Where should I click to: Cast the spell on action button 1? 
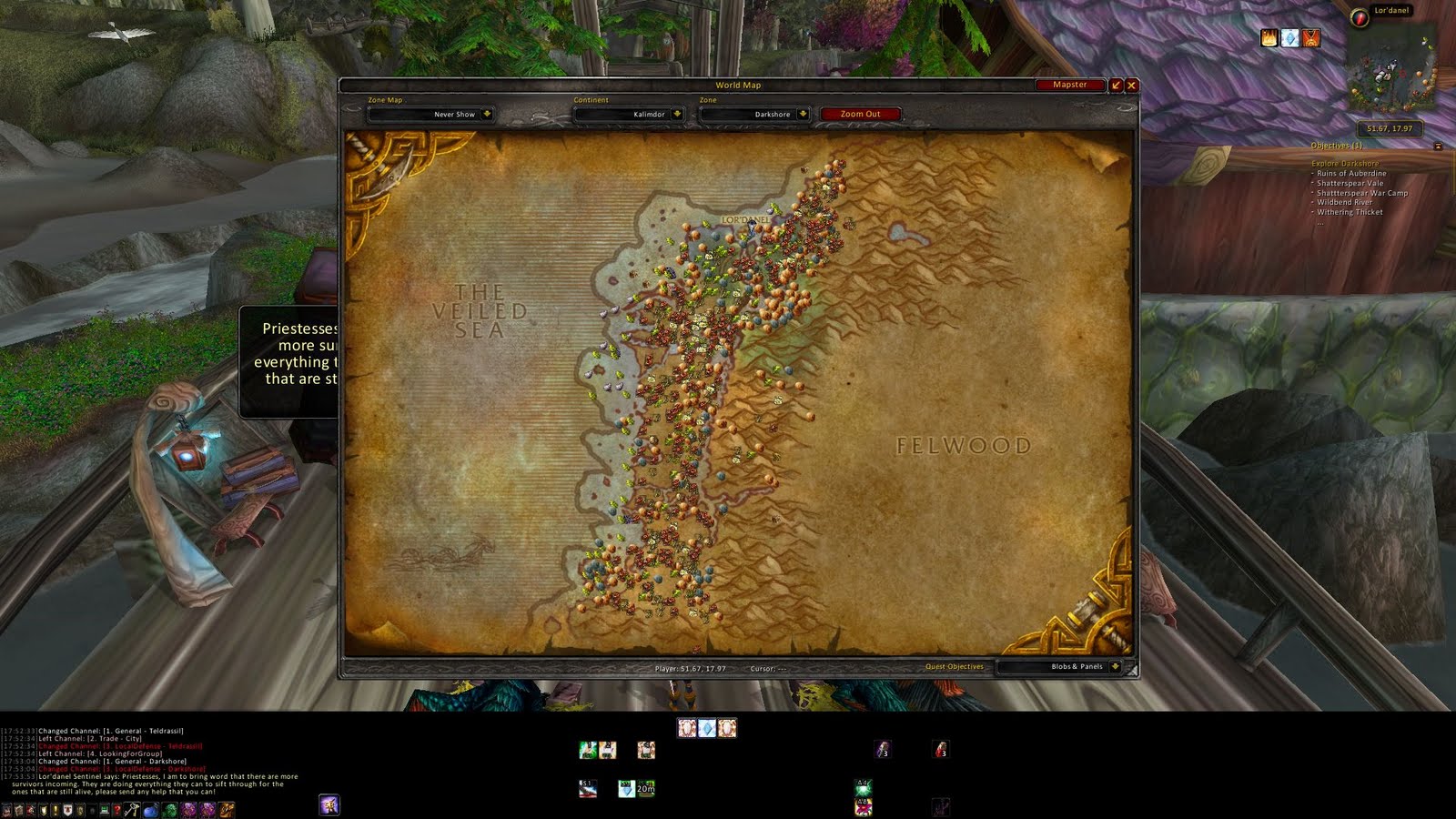[x=586, y=750]
